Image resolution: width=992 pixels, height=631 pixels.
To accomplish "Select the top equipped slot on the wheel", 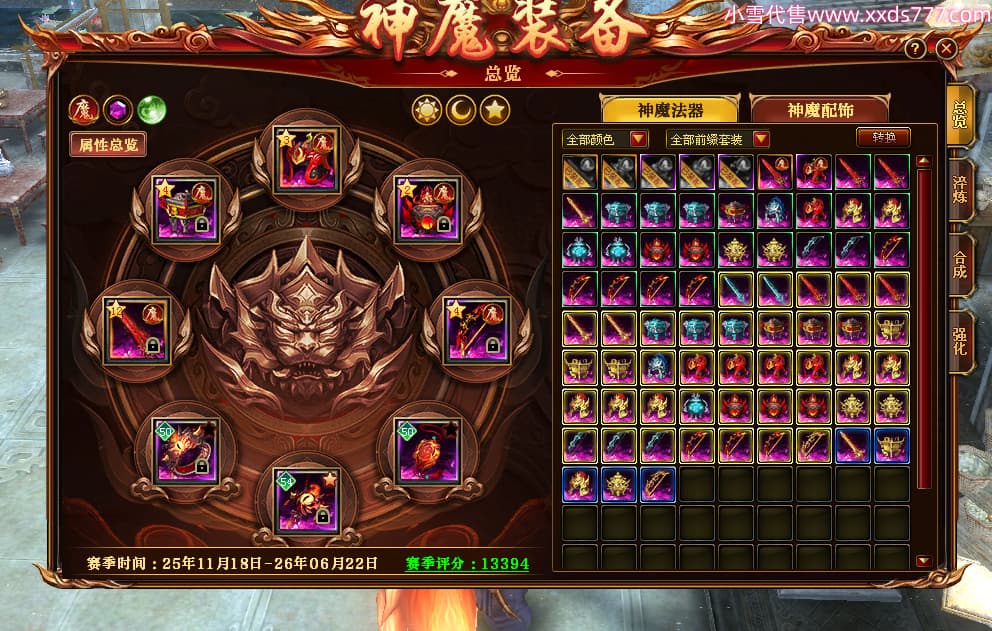I will coord(306,159).
